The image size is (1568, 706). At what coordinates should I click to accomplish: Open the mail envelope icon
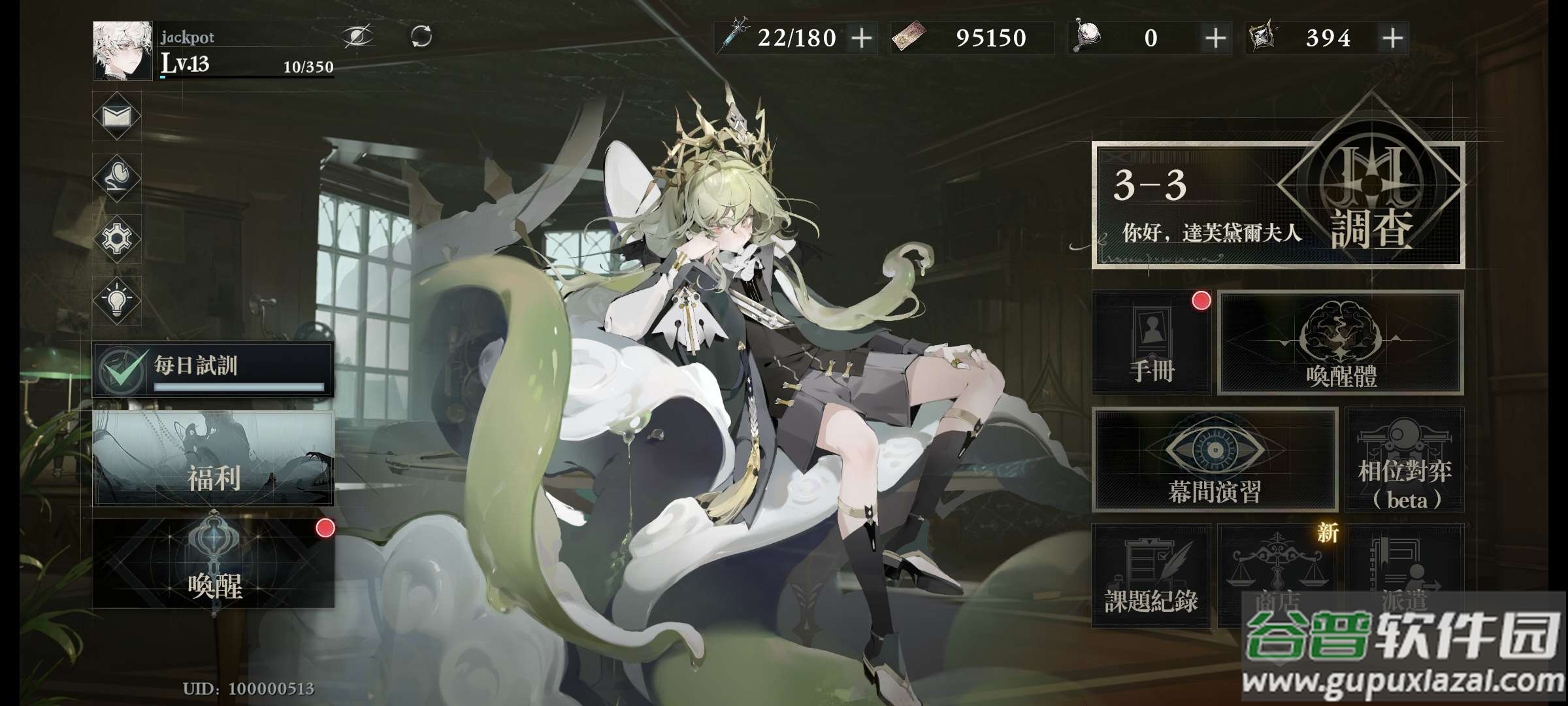[117, 116]
